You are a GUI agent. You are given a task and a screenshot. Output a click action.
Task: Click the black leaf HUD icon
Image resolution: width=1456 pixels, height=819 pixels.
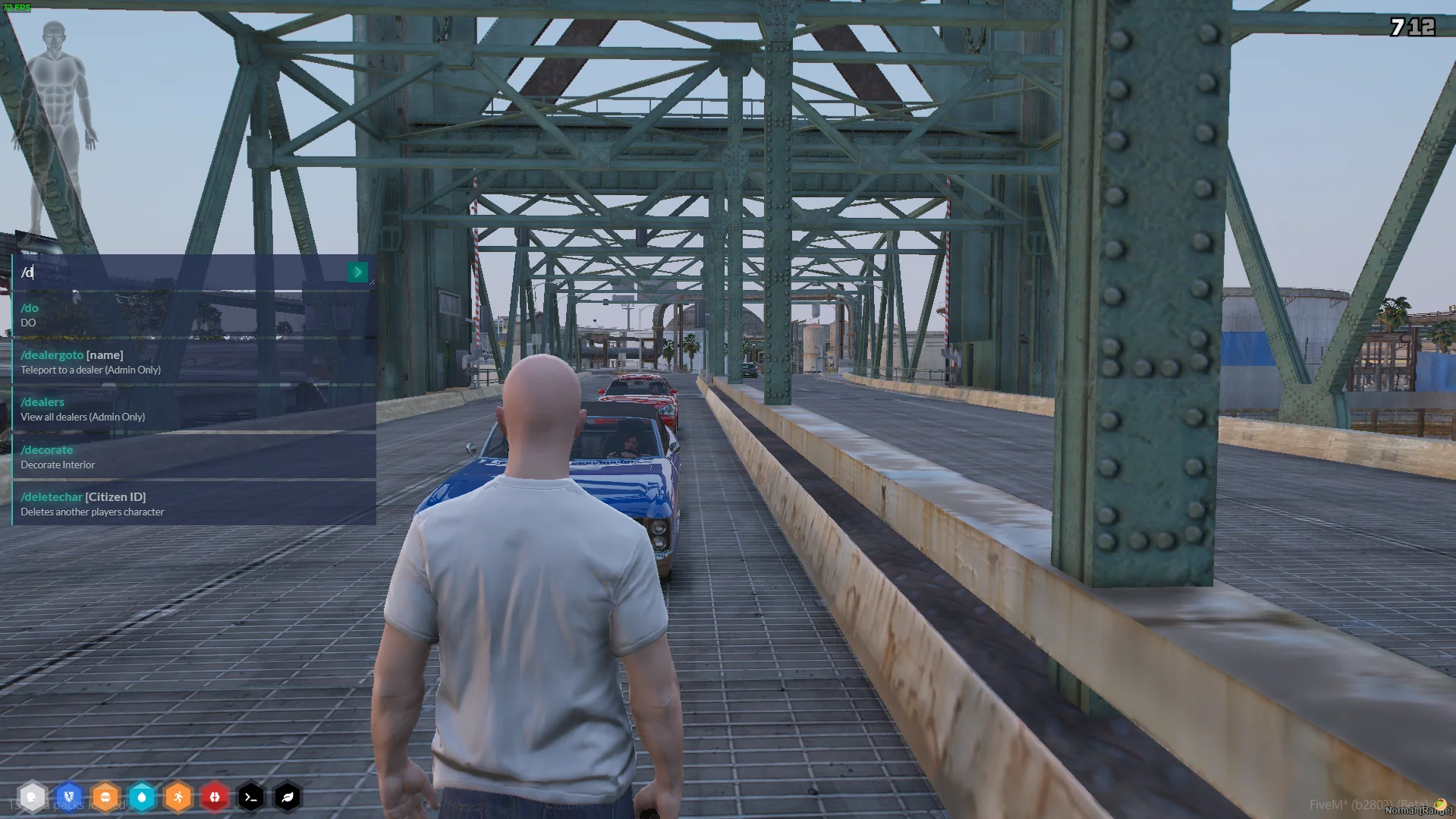(288, 797)
